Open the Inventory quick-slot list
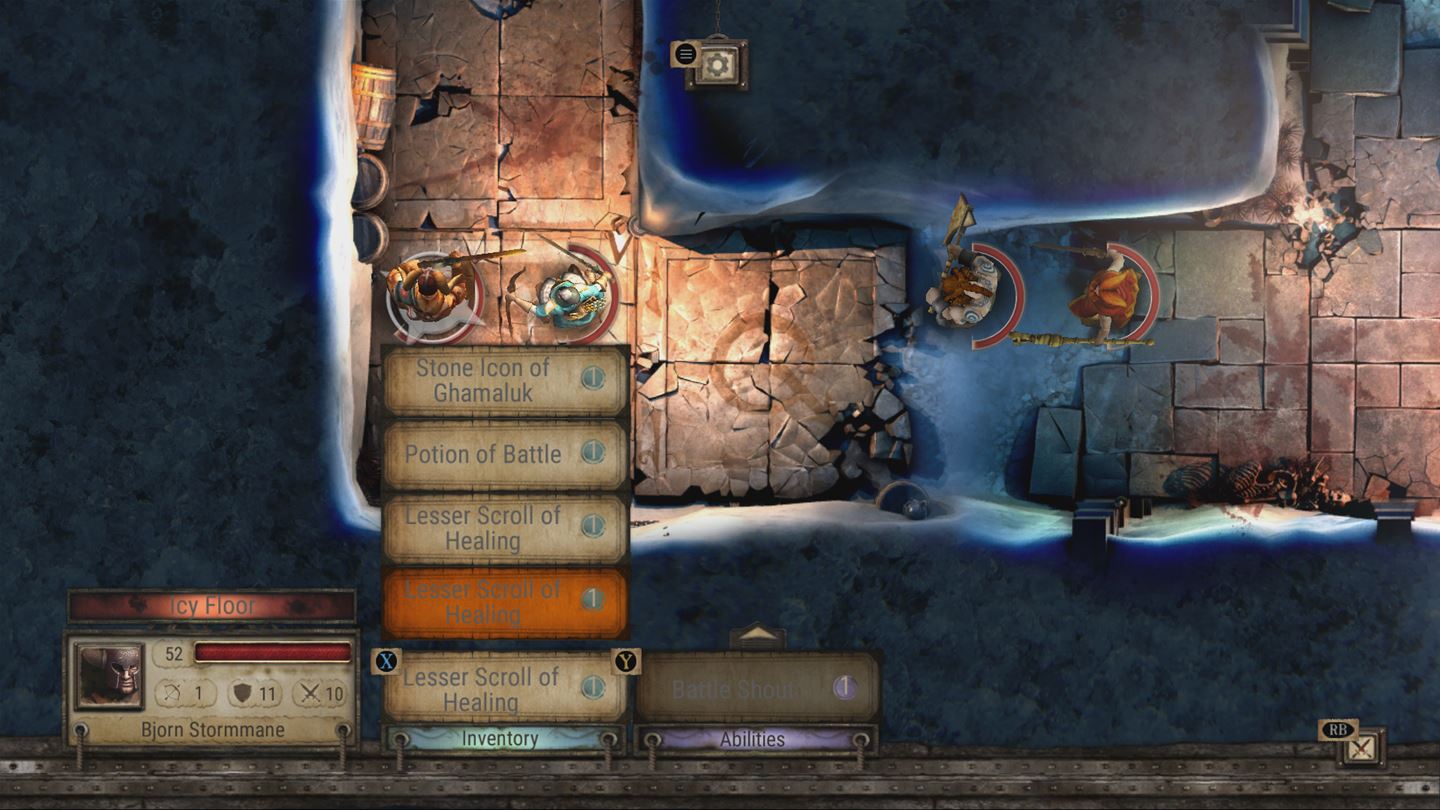 tap(500, 740)
